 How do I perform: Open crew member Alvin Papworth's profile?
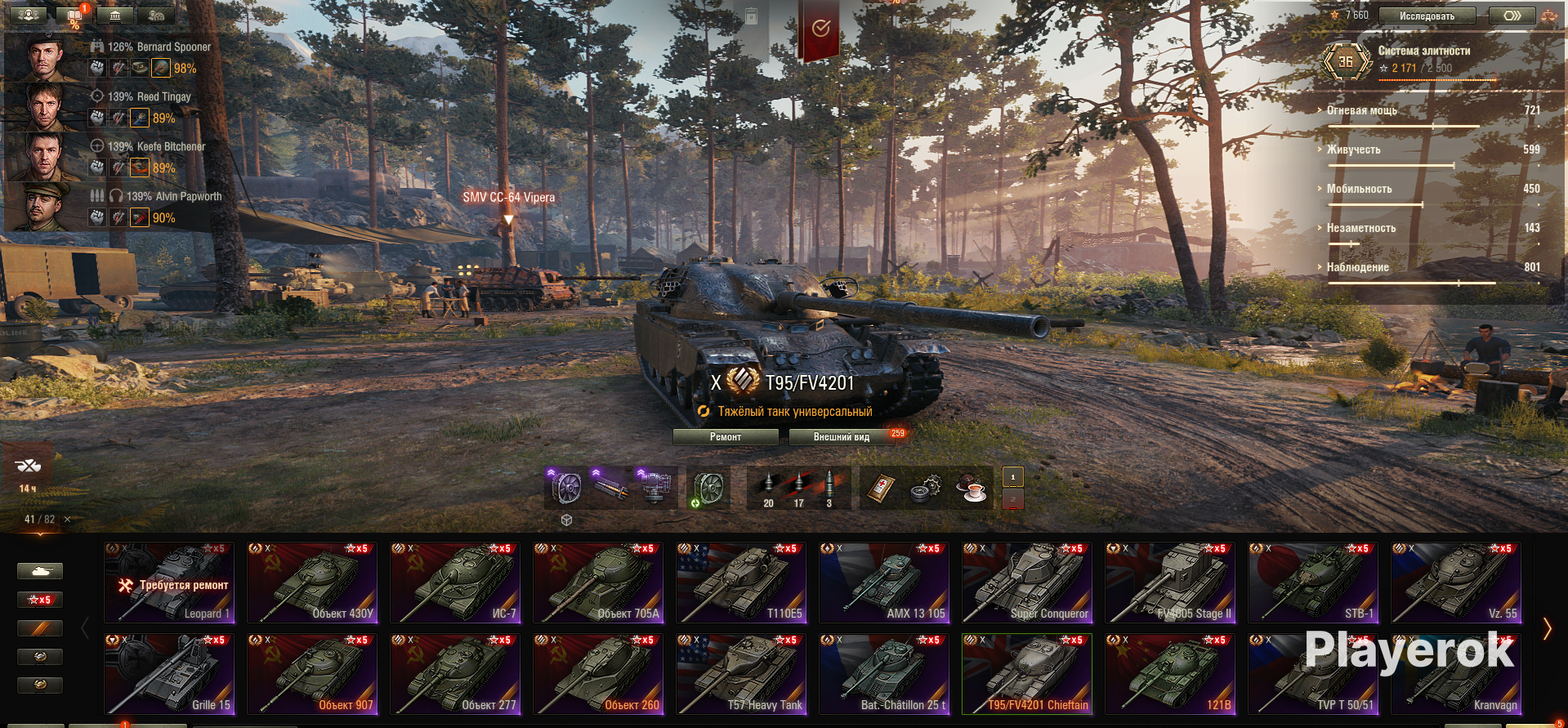[45, 207]
